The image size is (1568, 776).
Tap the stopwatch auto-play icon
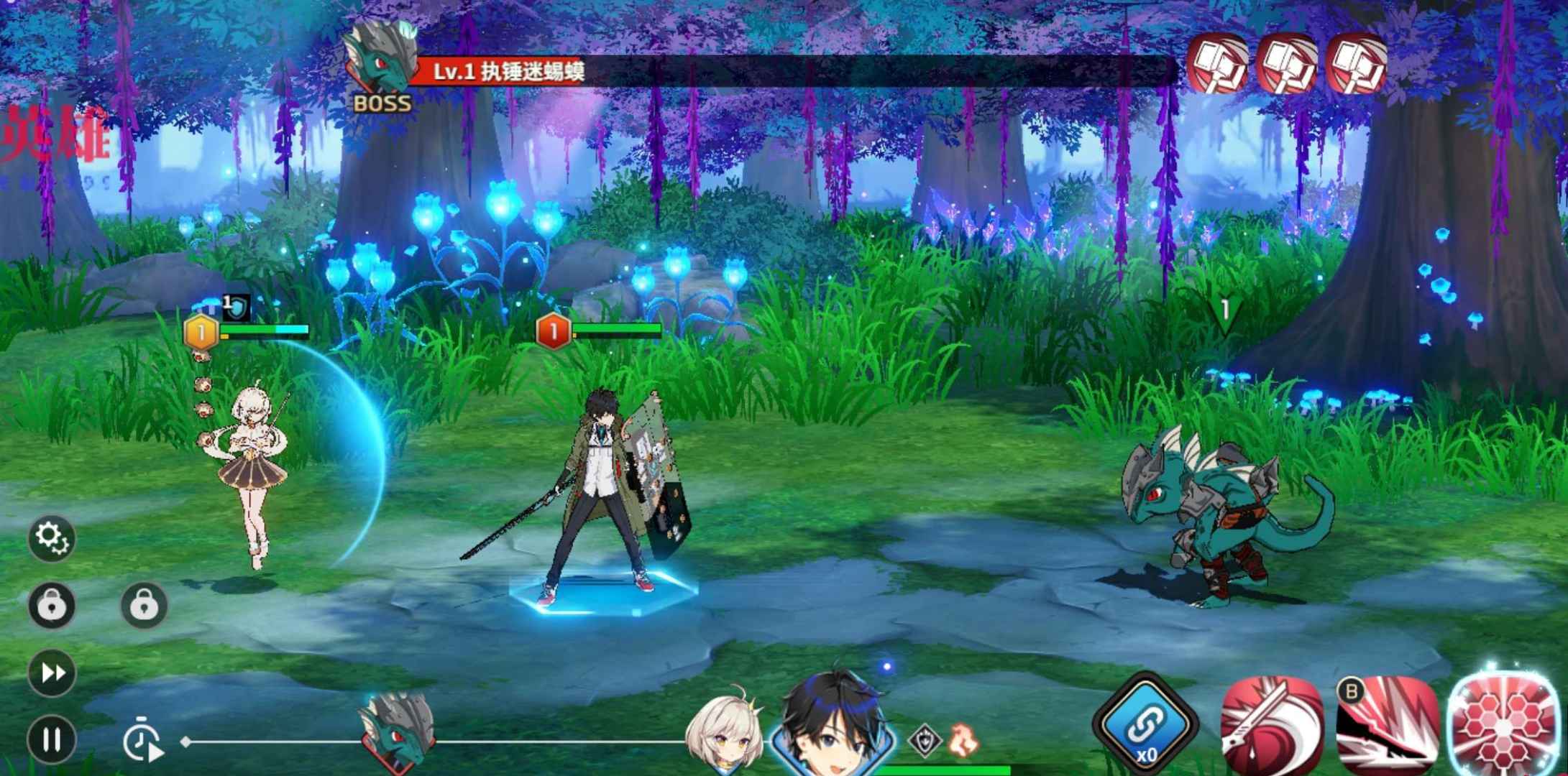pos(142,740)
